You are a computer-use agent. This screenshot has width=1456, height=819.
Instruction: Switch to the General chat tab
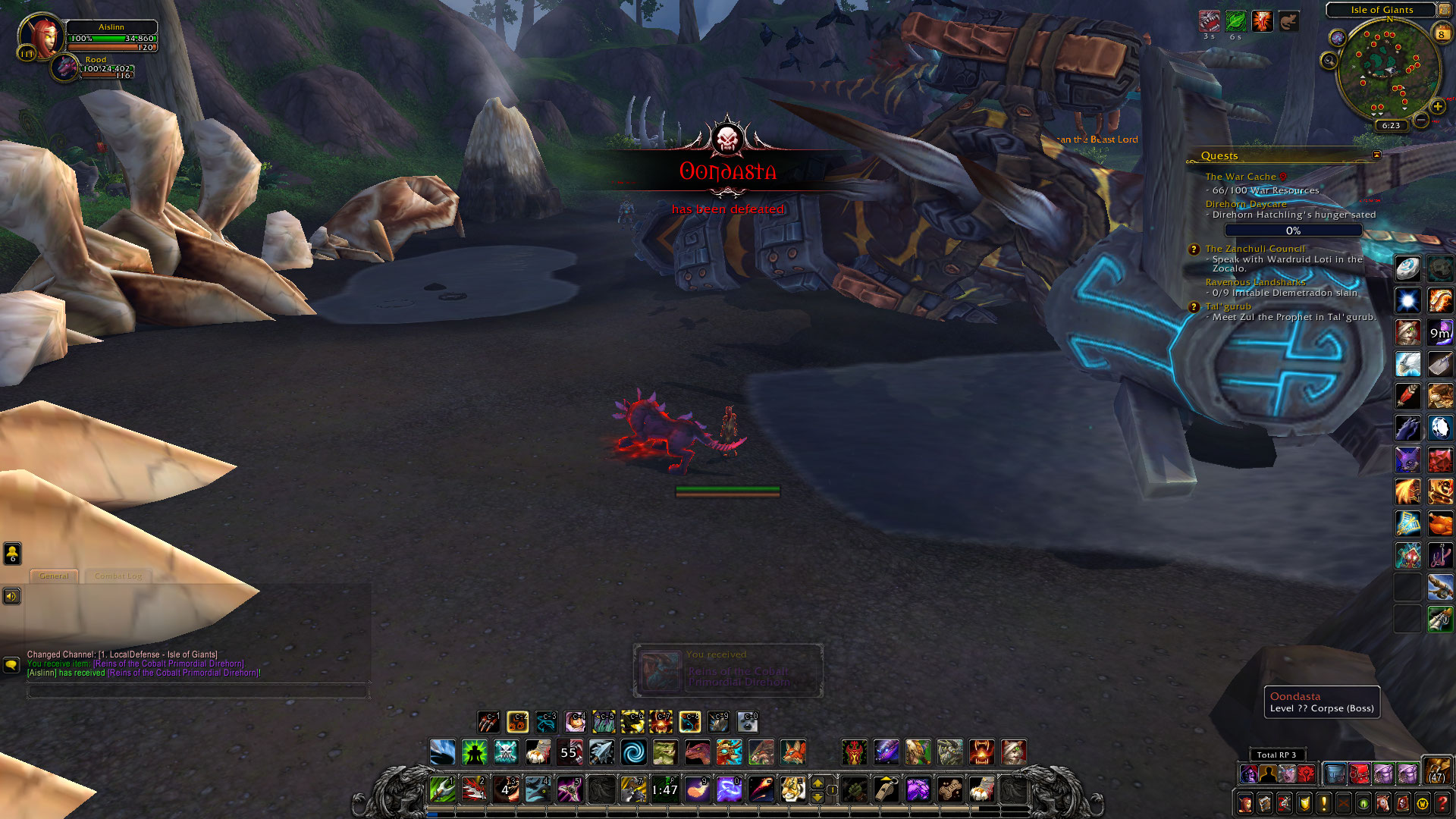(54, 576)
